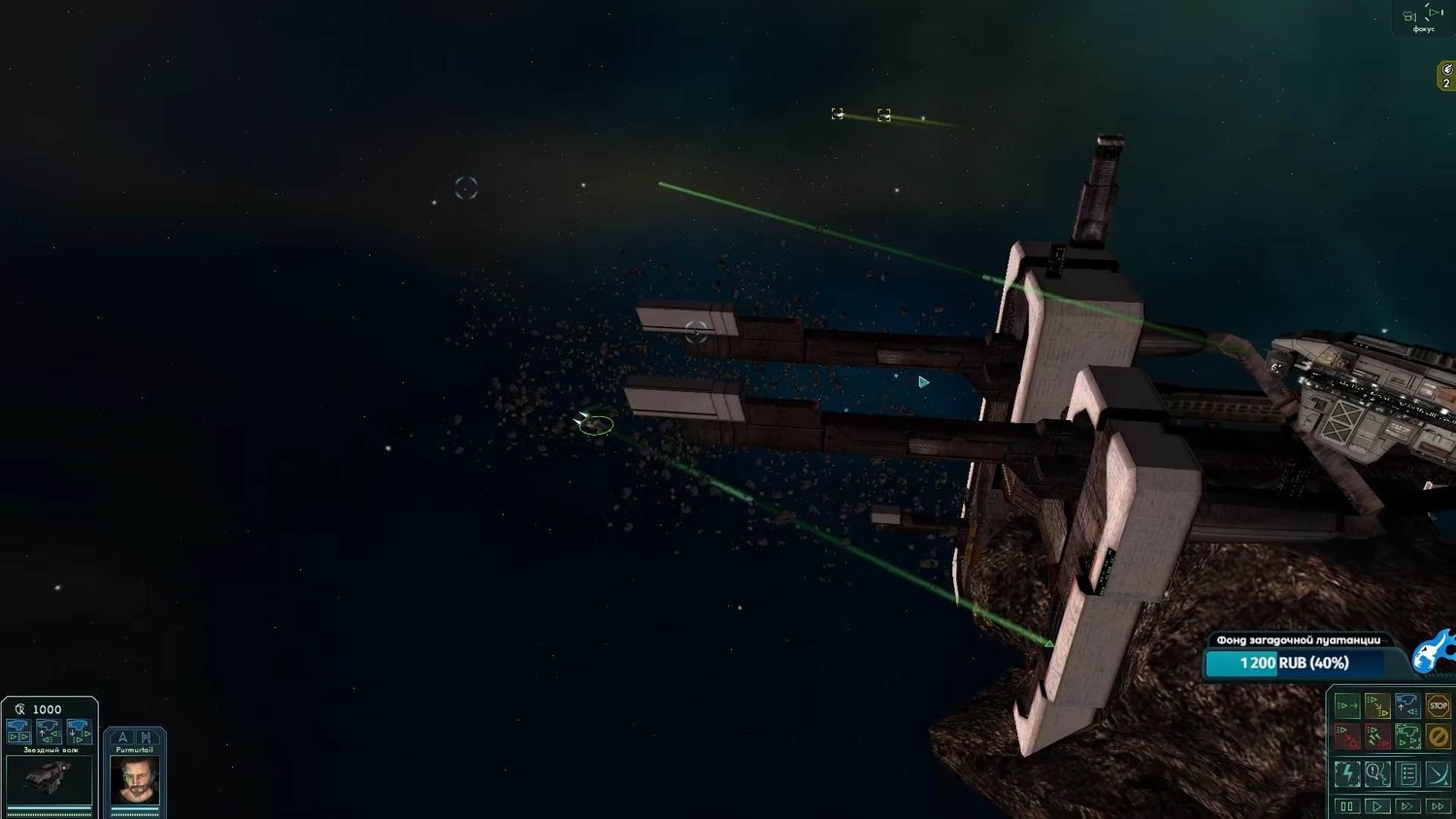The width and height of the screenshot is (1456, 819).
Task: Click the camera focus button labeled фокус
Action: 1422,17
